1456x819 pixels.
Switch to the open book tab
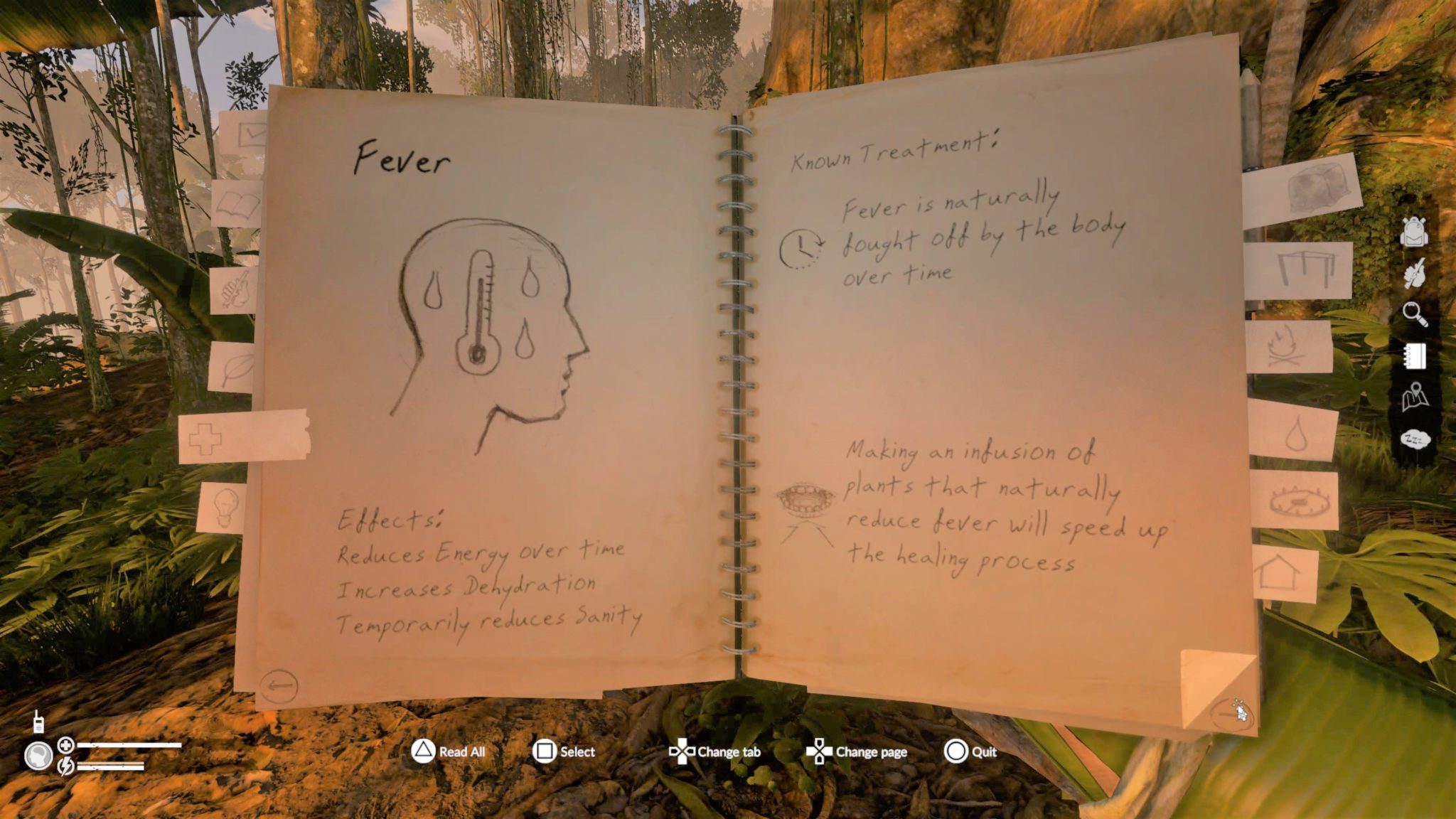point(237,205)
